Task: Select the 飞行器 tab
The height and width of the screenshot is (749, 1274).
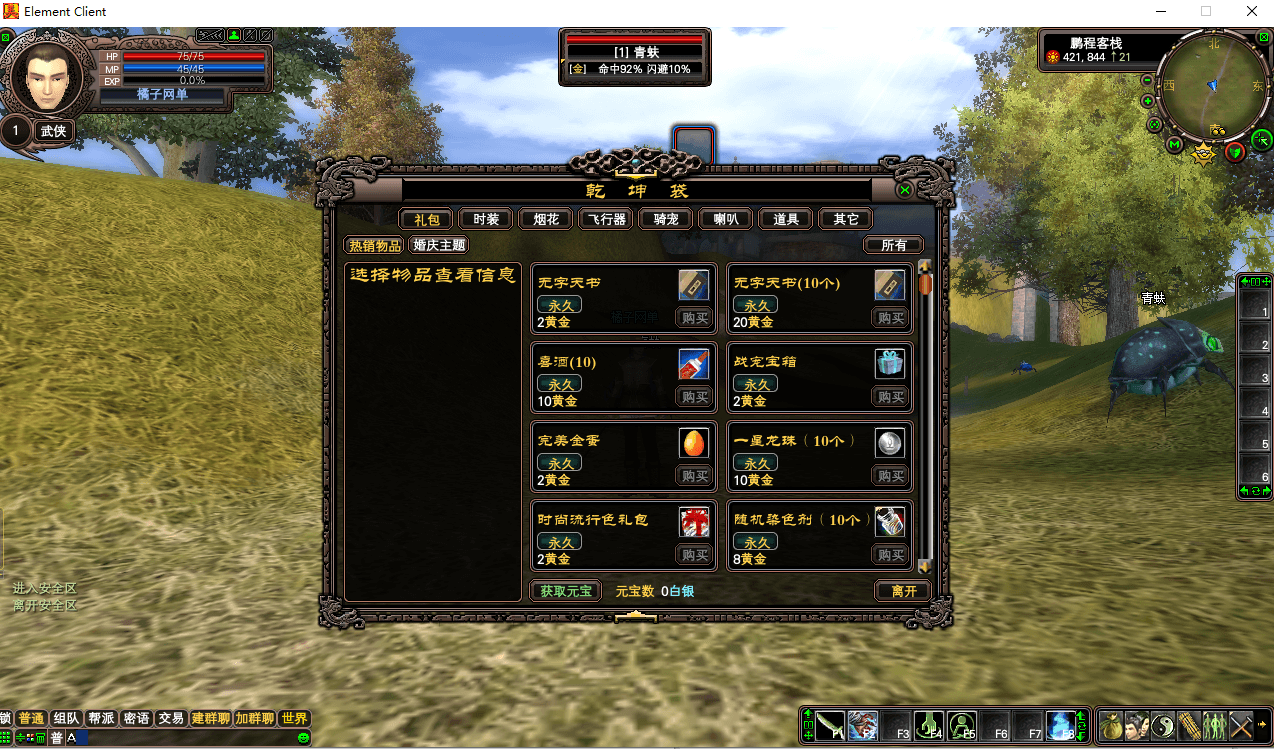Action: (606, 219)
